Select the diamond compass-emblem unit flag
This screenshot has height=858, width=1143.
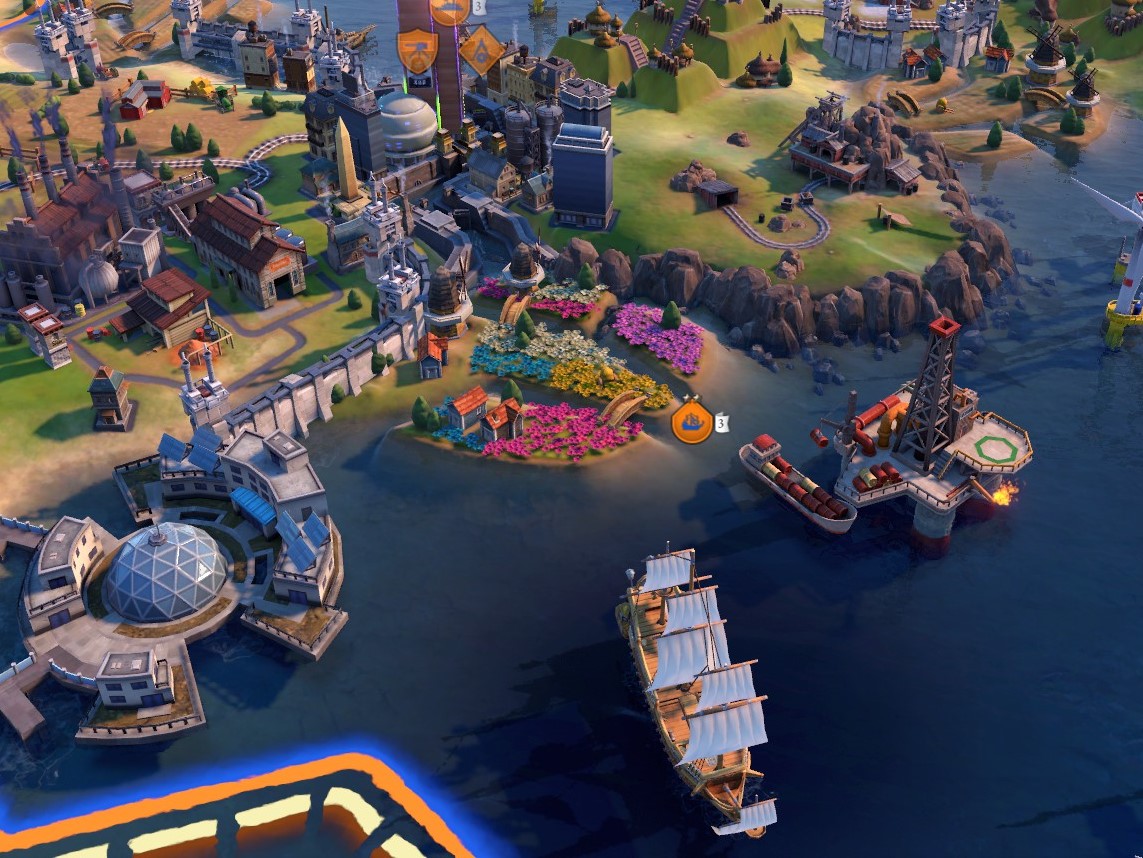tap(482, 49)
